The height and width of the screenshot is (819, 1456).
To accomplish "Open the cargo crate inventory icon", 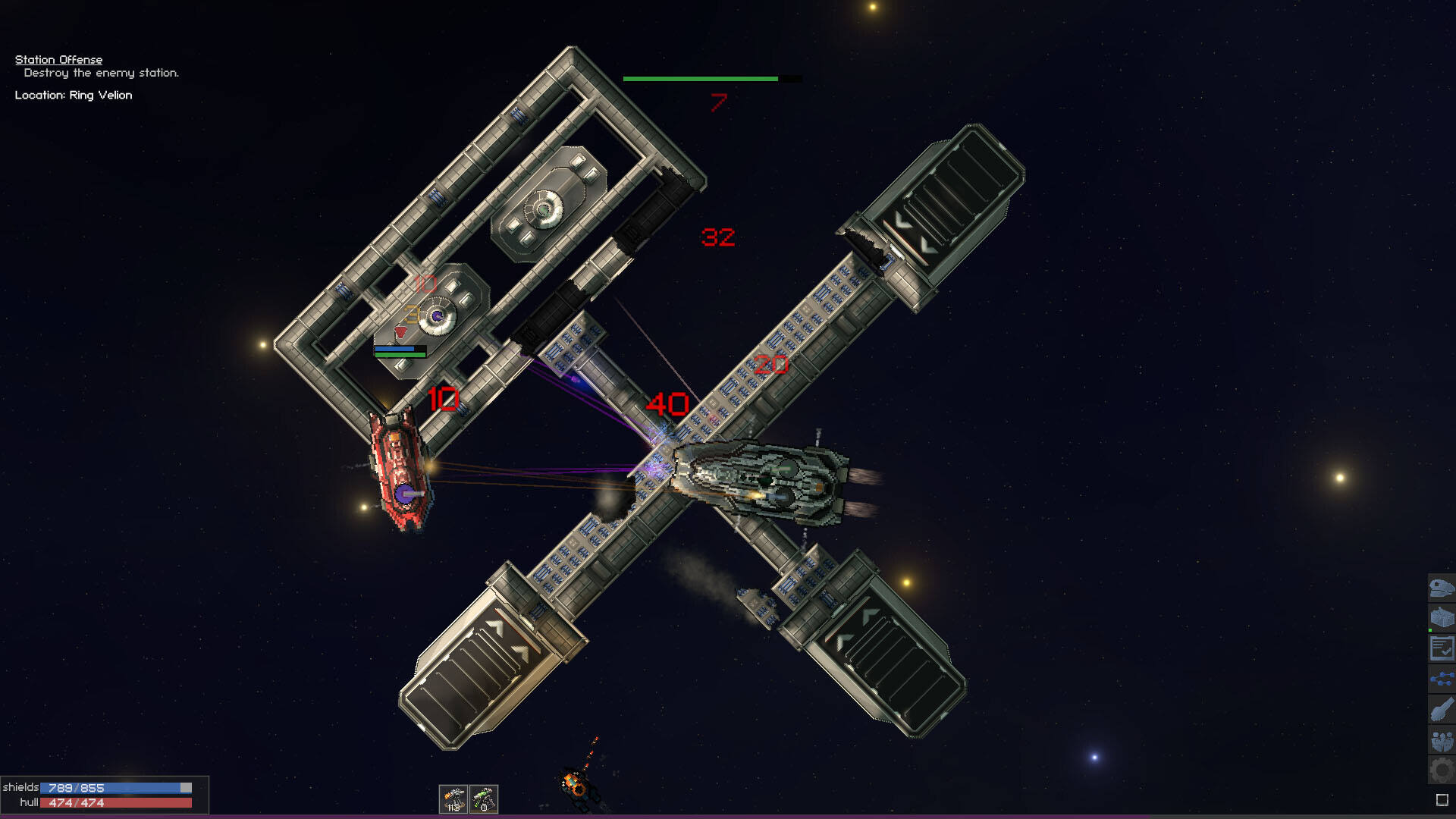I will (x=1441, y=618).
